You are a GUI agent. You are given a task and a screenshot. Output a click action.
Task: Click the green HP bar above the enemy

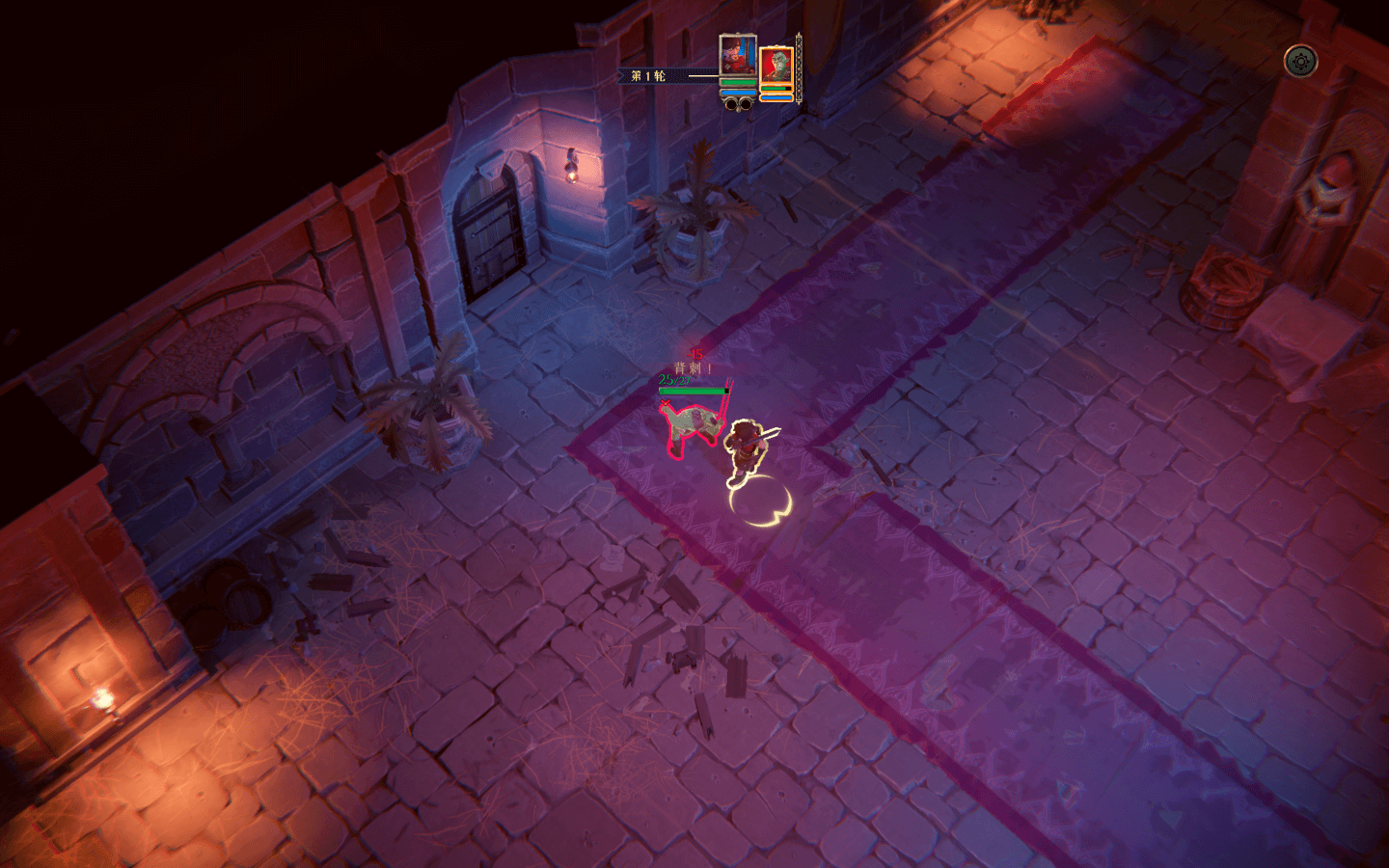click(694, 390)
